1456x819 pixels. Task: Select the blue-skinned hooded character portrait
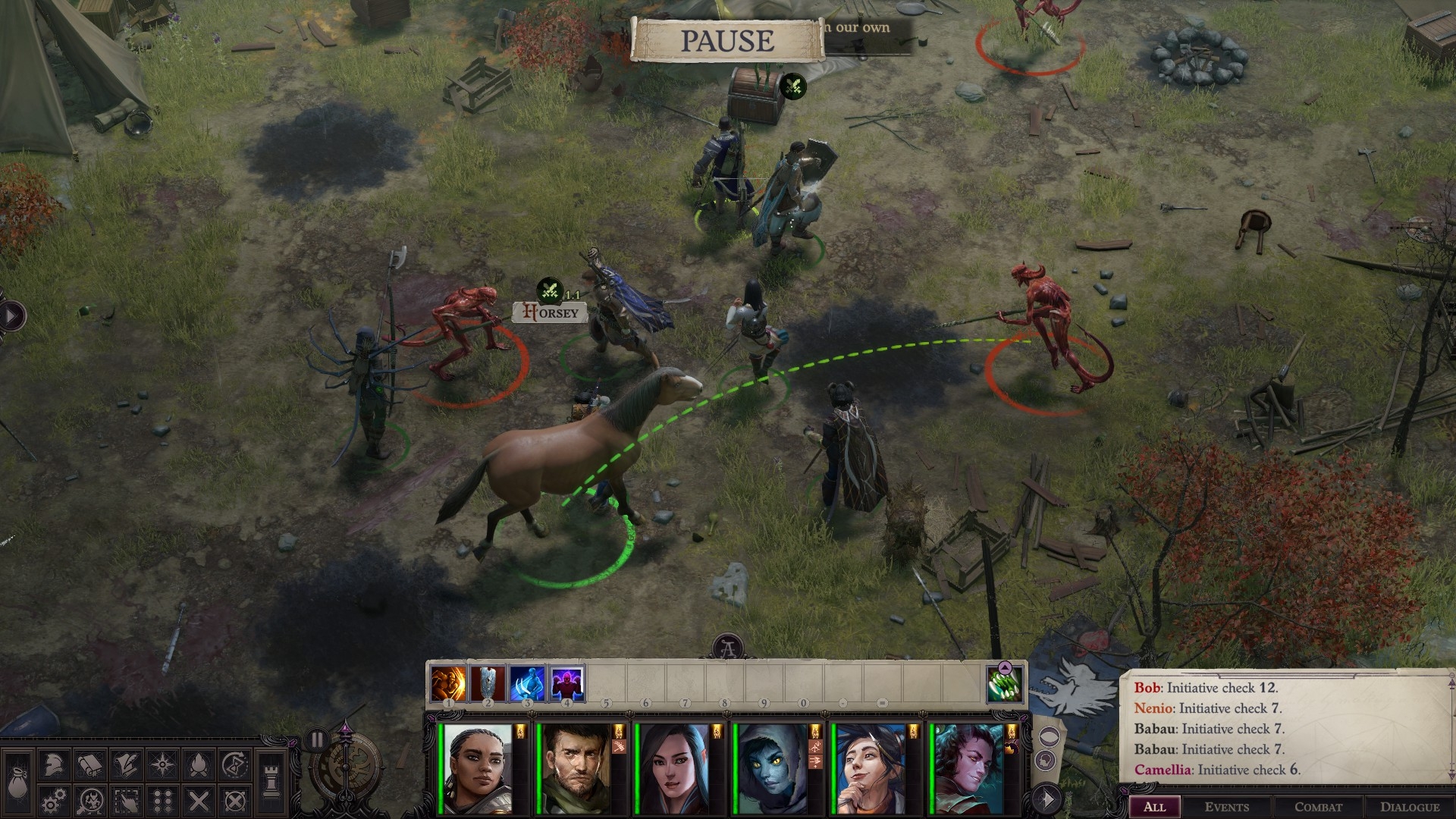point(772,767)
